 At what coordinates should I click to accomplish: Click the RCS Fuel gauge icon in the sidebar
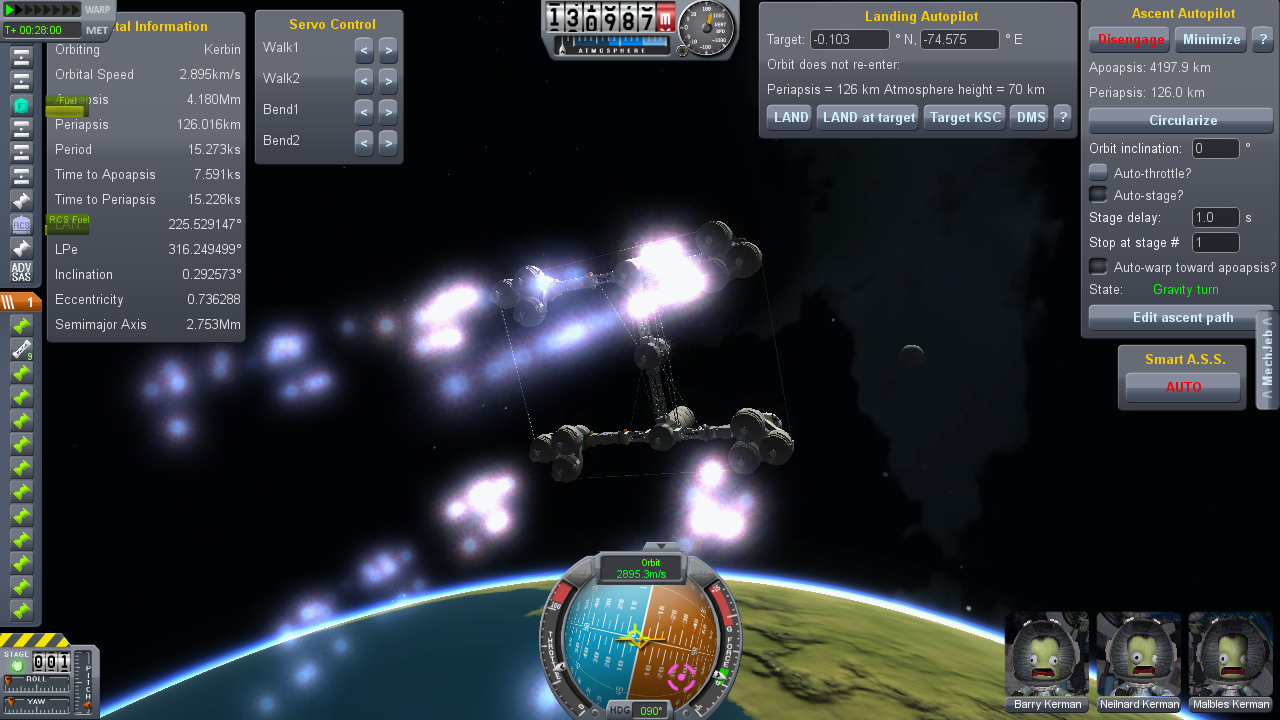pyautogui.click(x=68, y=222)
